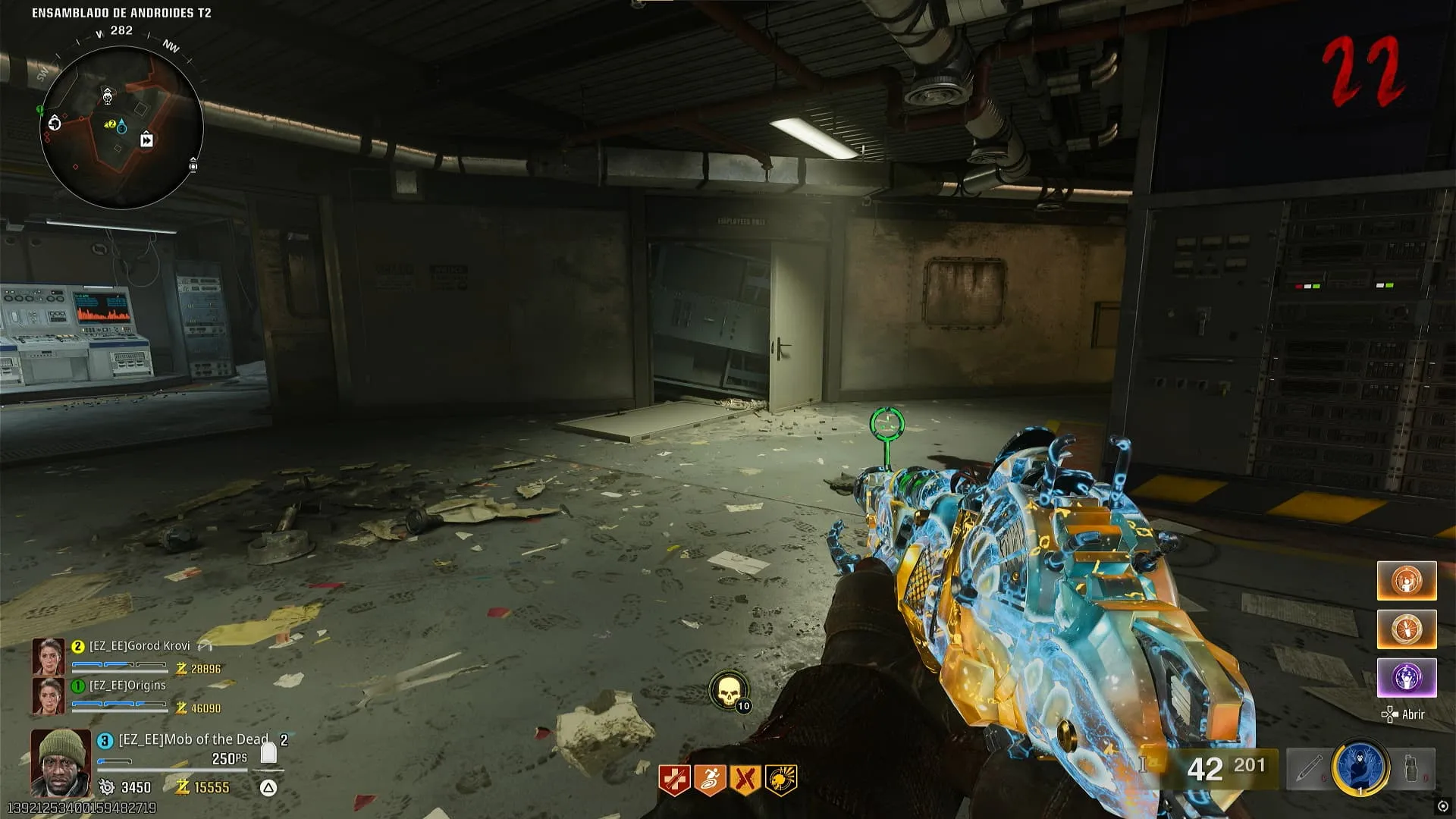Select the double-arrow marker on the minimap
The image size is (1456, 819).
point(147,140)
